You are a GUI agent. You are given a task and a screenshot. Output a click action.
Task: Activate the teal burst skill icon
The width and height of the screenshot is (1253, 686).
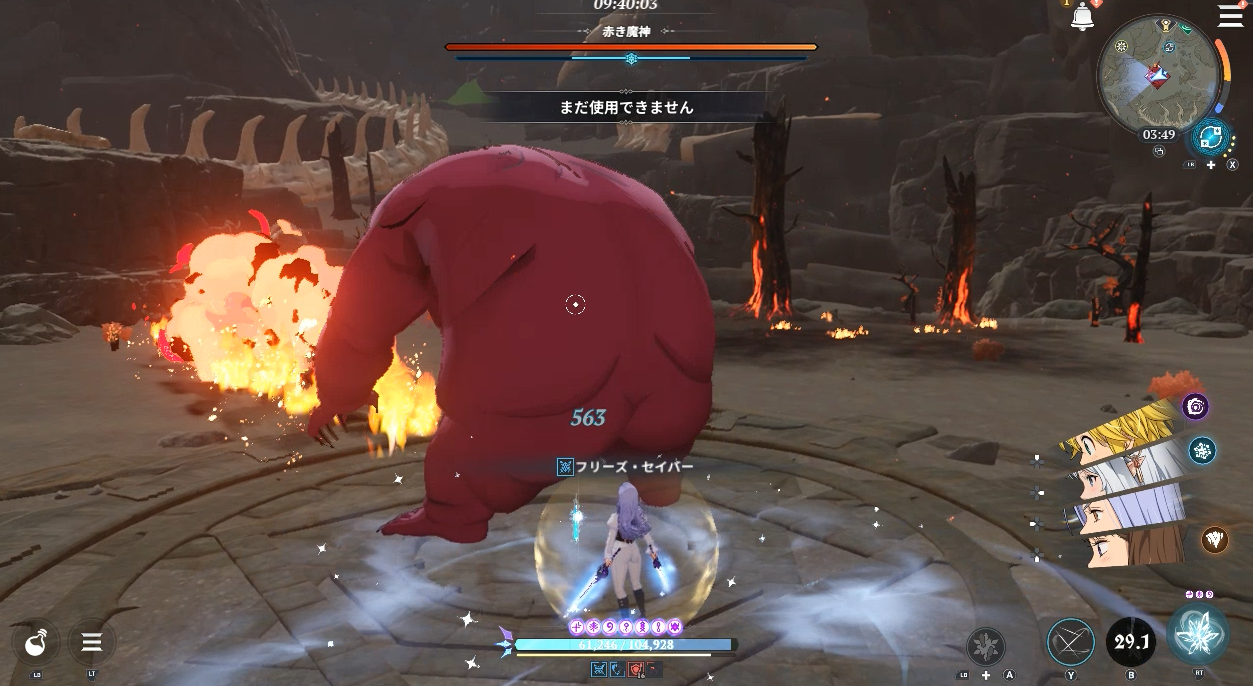[x=1202, y=451]
